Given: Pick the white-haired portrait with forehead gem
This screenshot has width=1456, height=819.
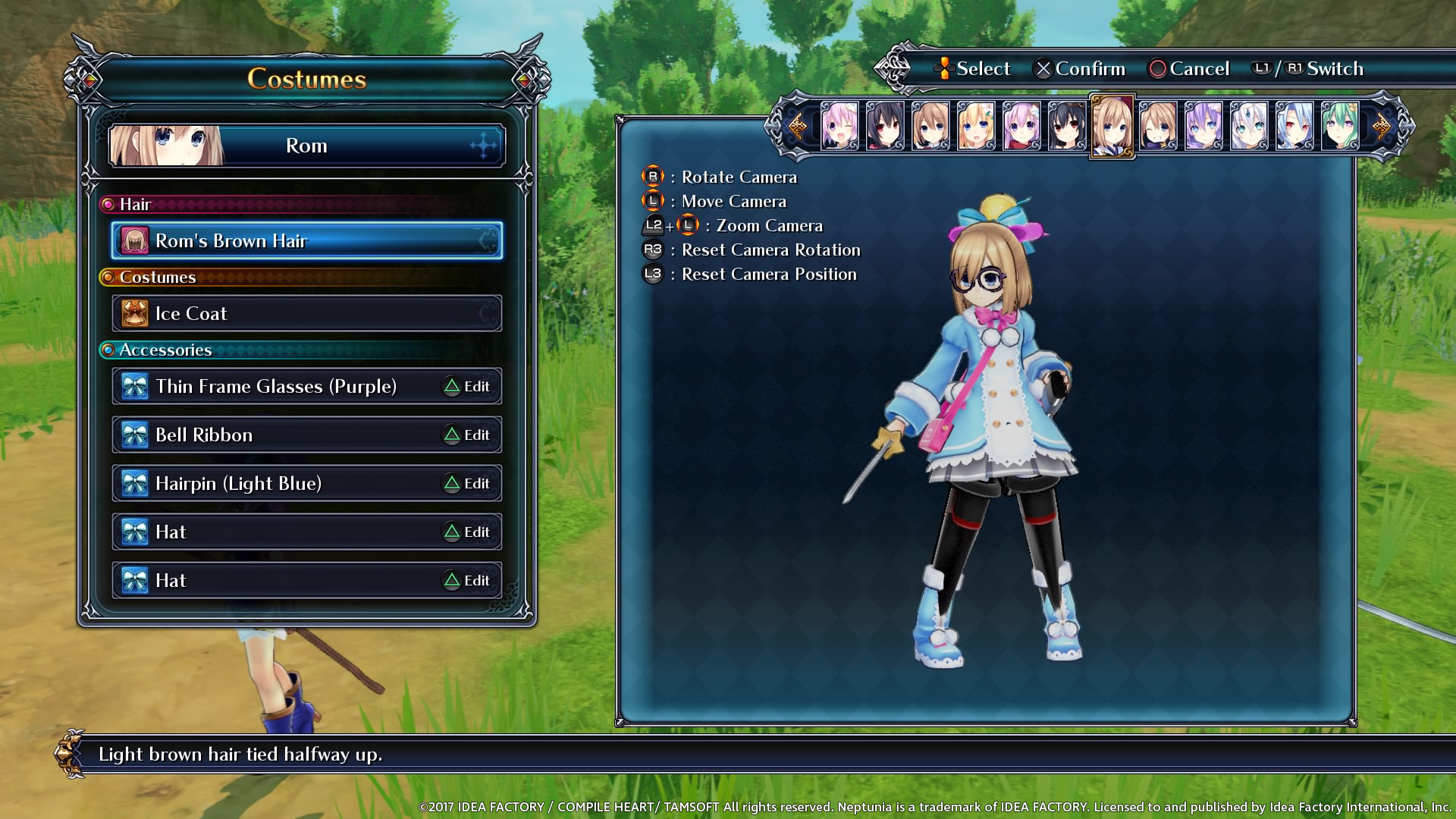Looking at the screenshot, I should click(x=1249, y=126).
